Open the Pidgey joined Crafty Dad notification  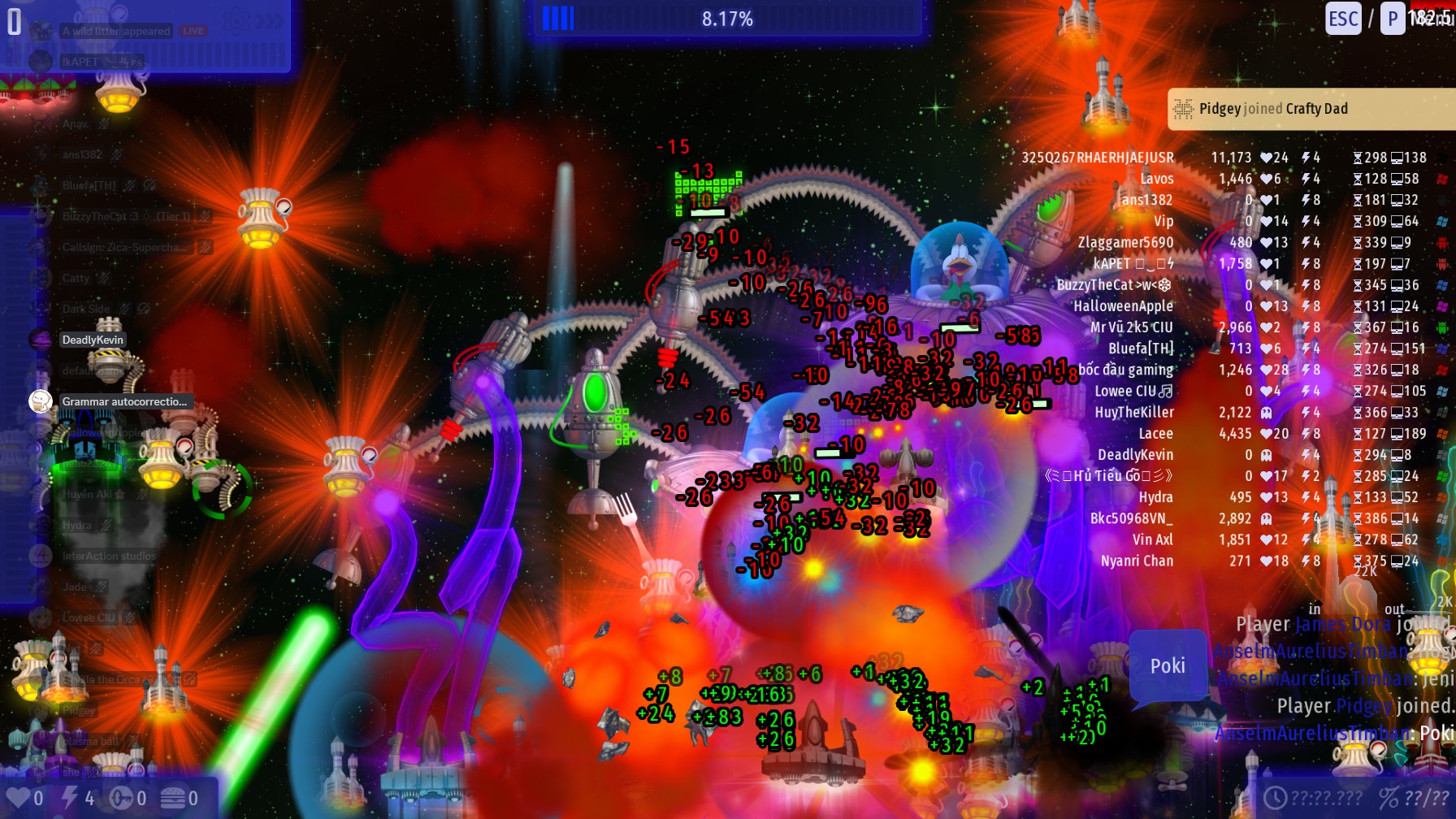pos(1308,109)
